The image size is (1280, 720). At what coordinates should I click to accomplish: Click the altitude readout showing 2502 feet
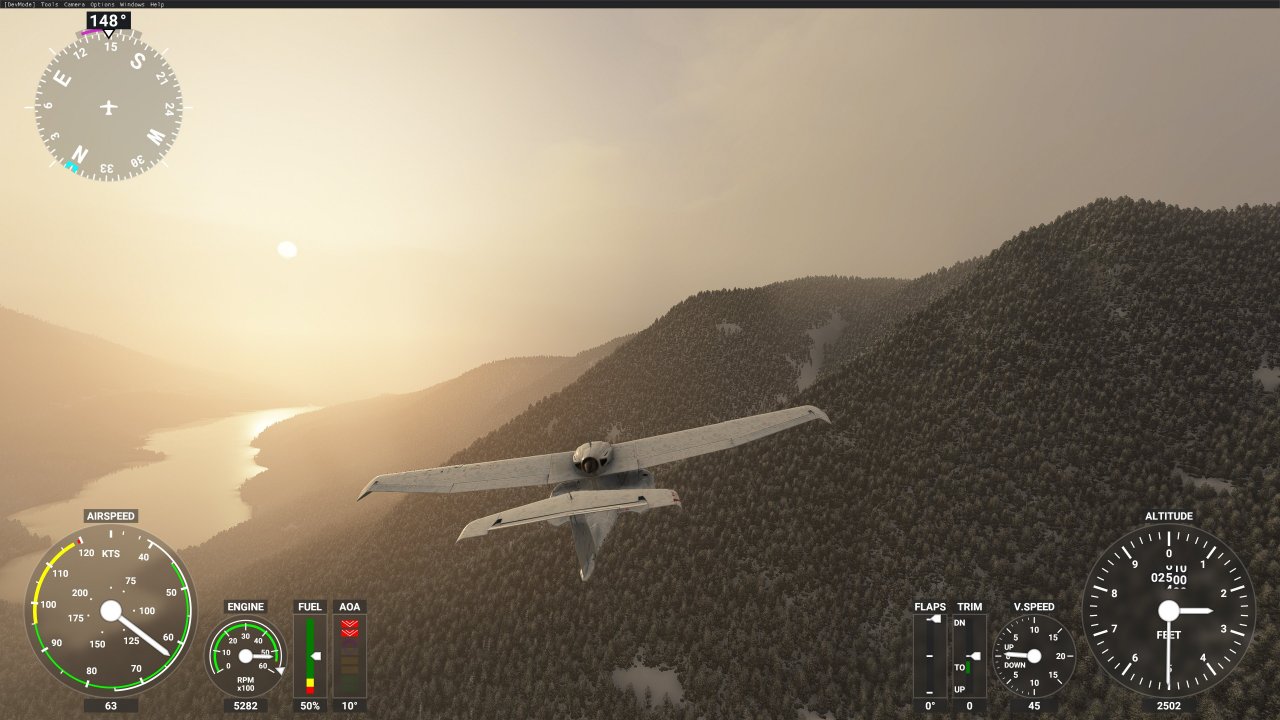coord(1170,705)
